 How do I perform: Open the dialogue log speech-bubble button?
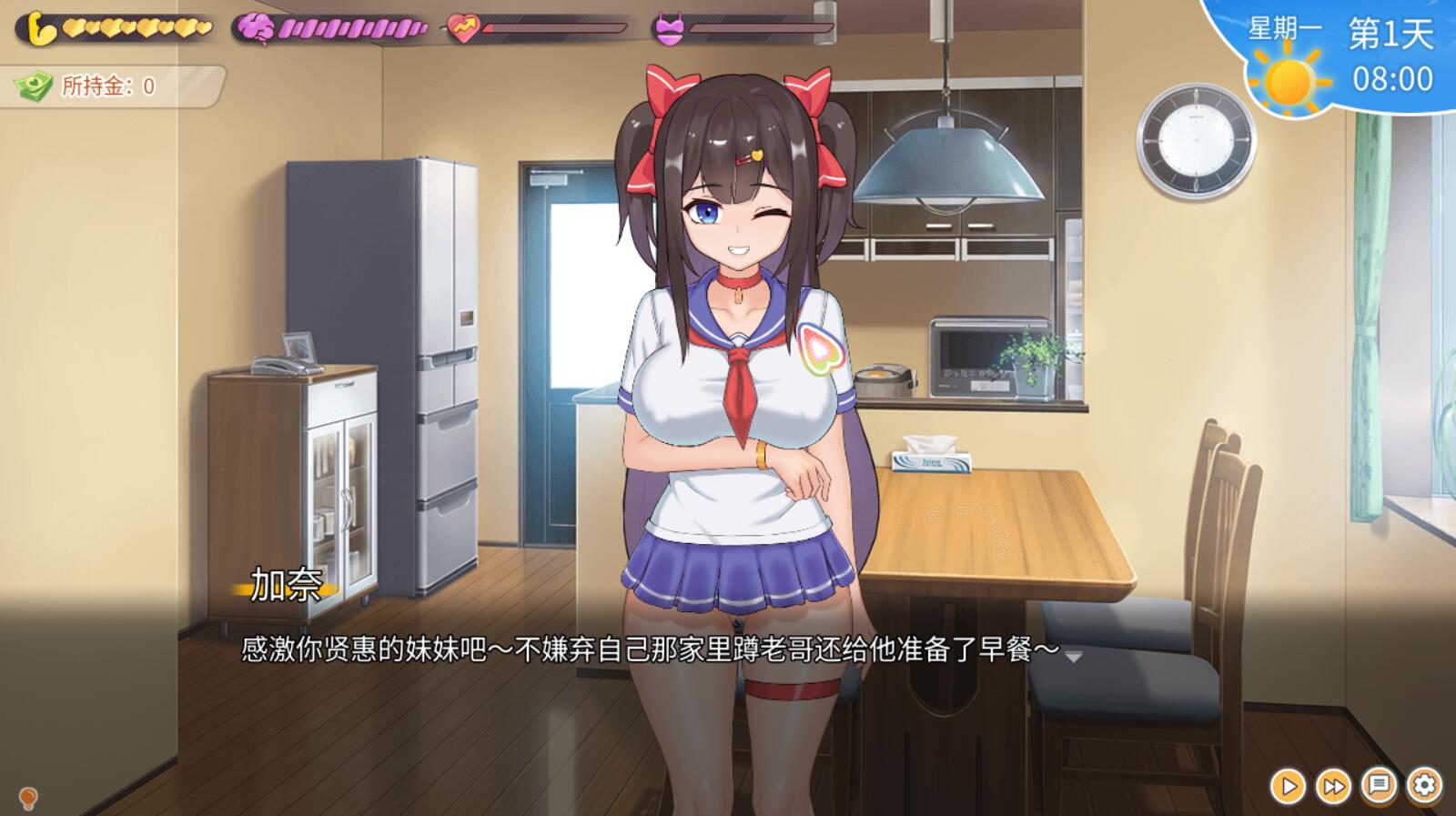pyautogui.click(x=1380, y=785)
